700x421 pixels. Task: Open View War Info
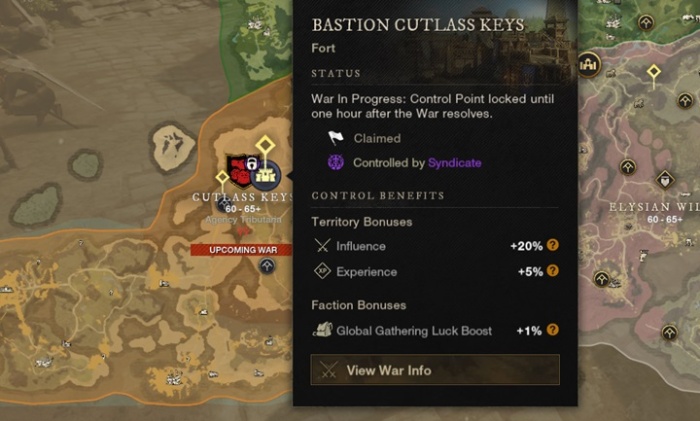pos(435,370)
